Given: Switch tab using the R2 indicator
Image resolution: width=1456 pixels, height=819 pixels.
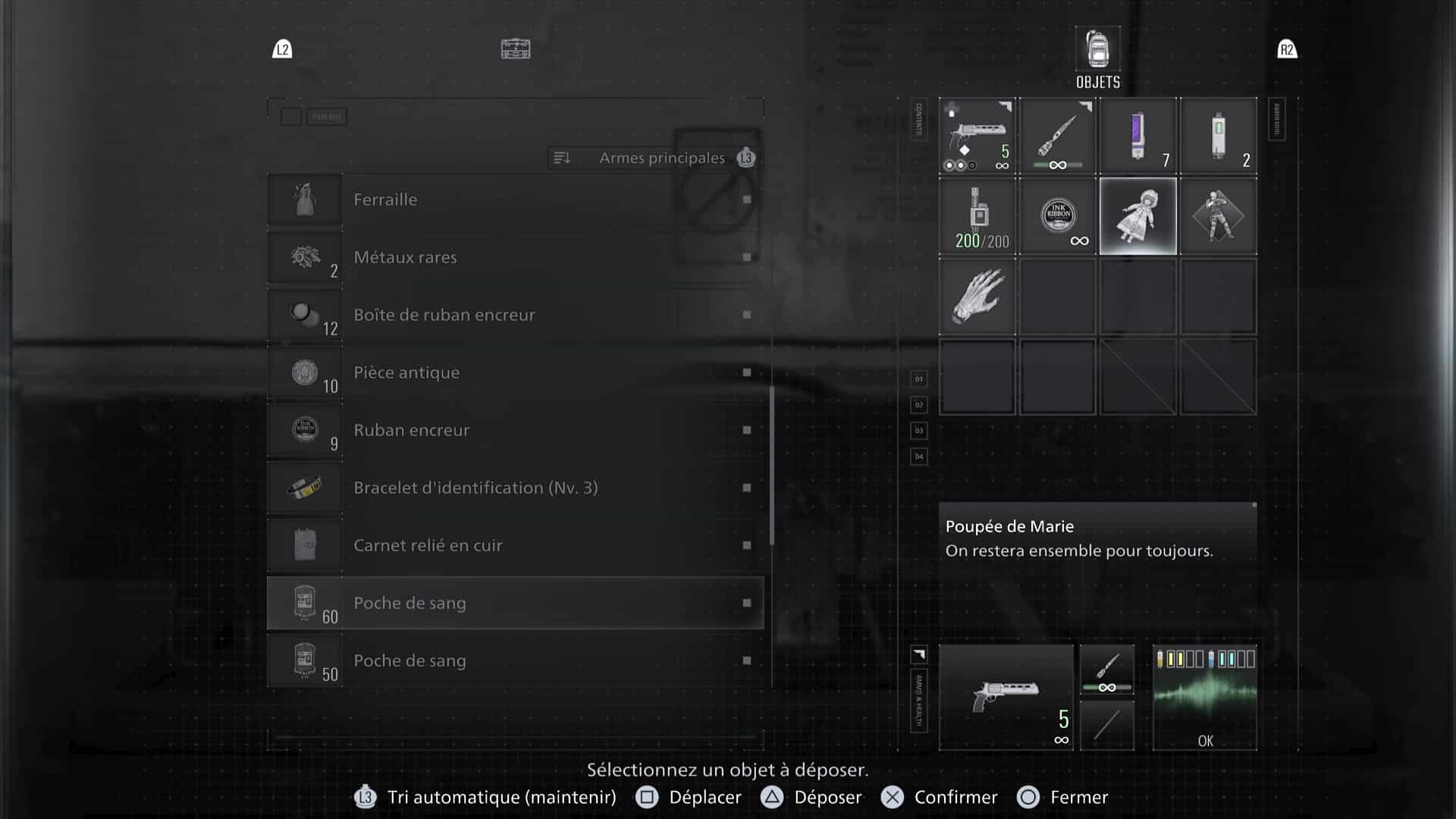Looking at the screenshot, I should [1287, 49].
